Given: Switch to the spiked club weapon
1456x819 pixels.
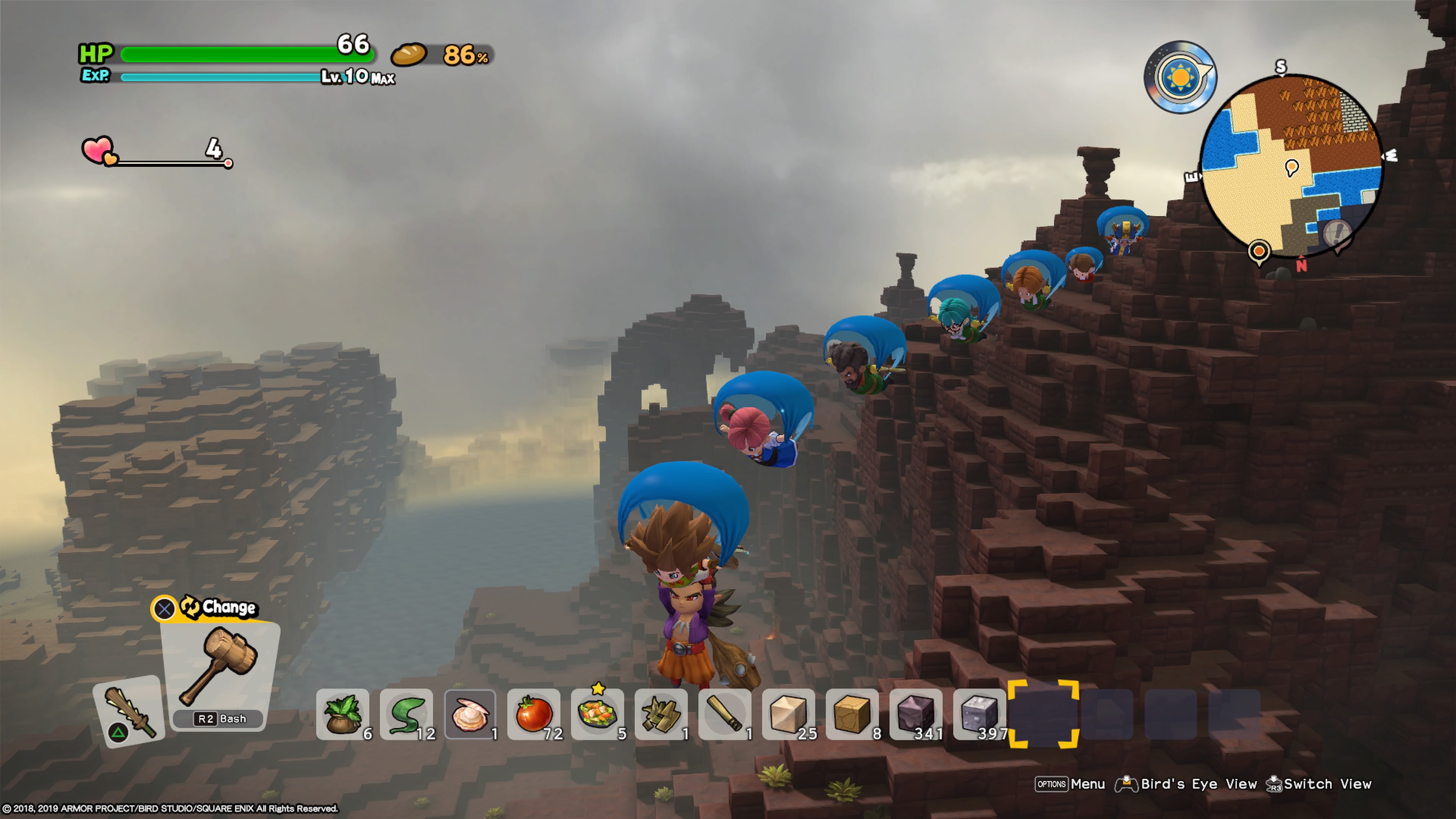Looking at the screenshot, I should pos(129,711).
